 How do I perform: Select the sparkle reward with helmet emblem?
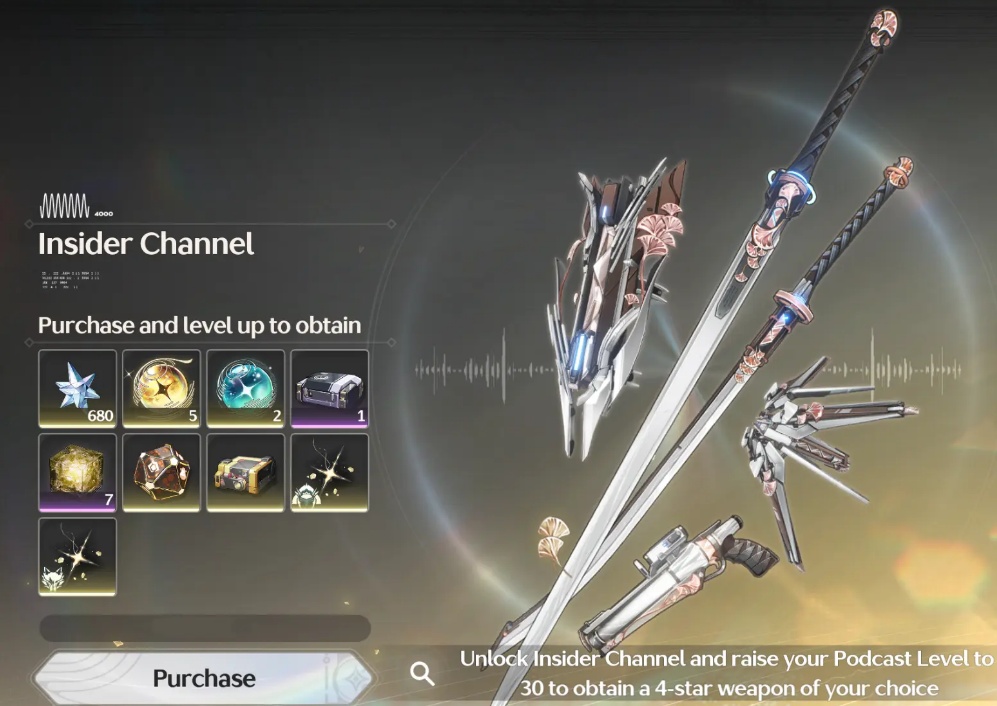[330, 472]
